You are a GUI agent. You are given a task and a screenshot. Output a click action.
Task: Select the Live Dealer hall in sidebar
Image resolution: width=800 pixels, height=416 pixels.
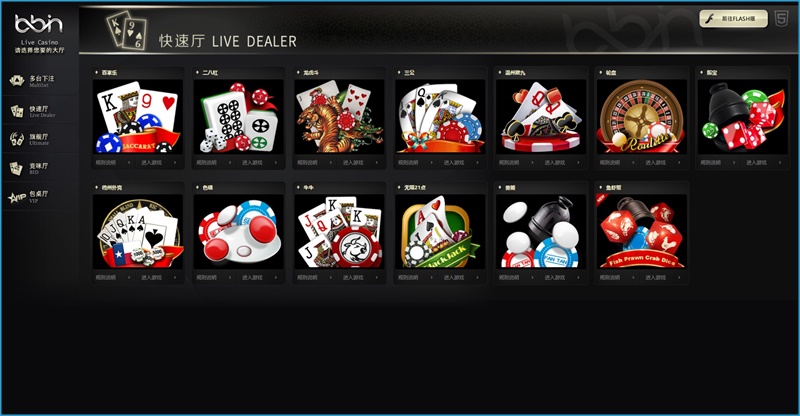(40, 110)
